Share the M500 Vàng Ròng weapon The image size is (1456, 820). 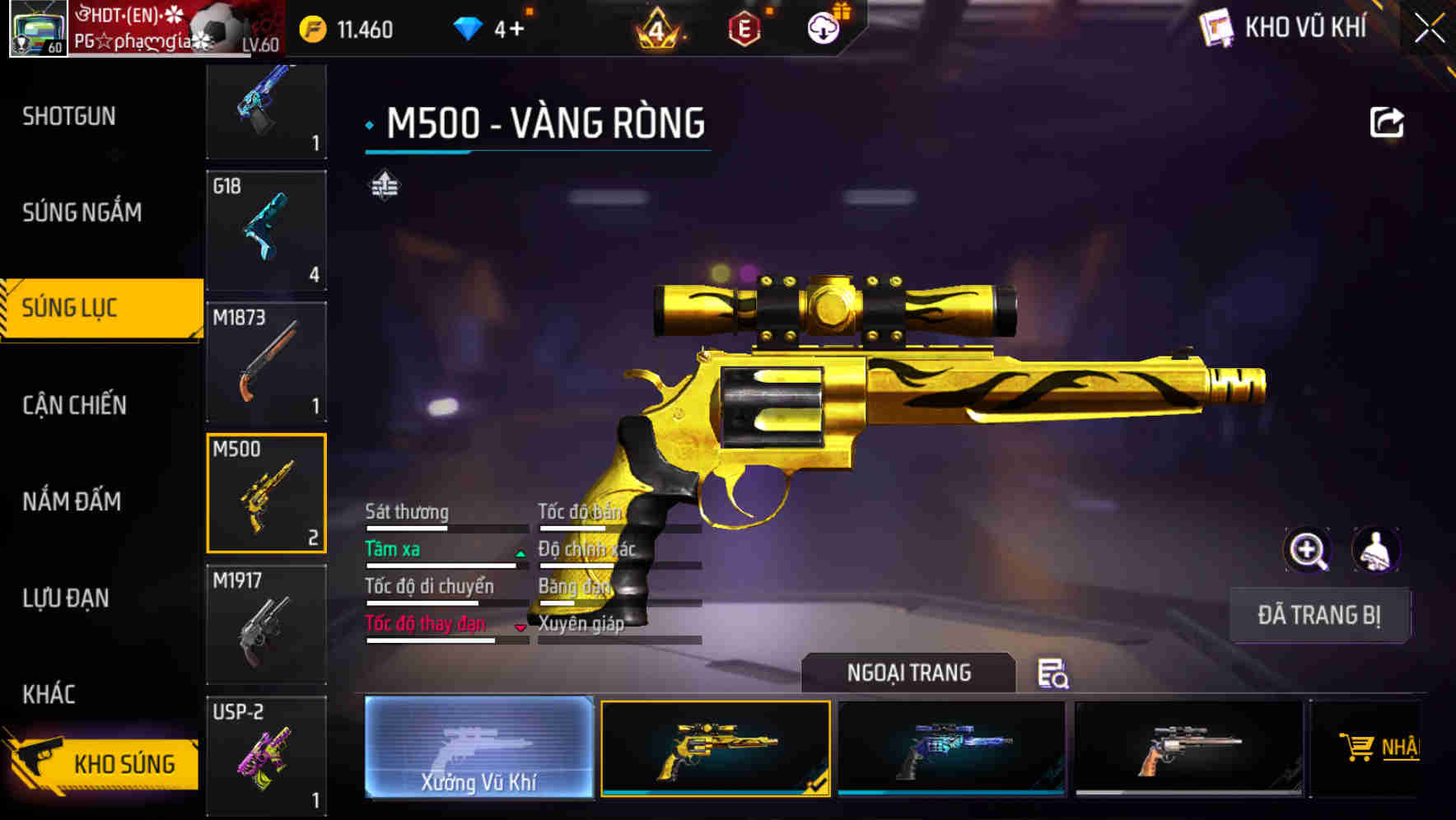pyautogui.click(x=1387, y=121)
